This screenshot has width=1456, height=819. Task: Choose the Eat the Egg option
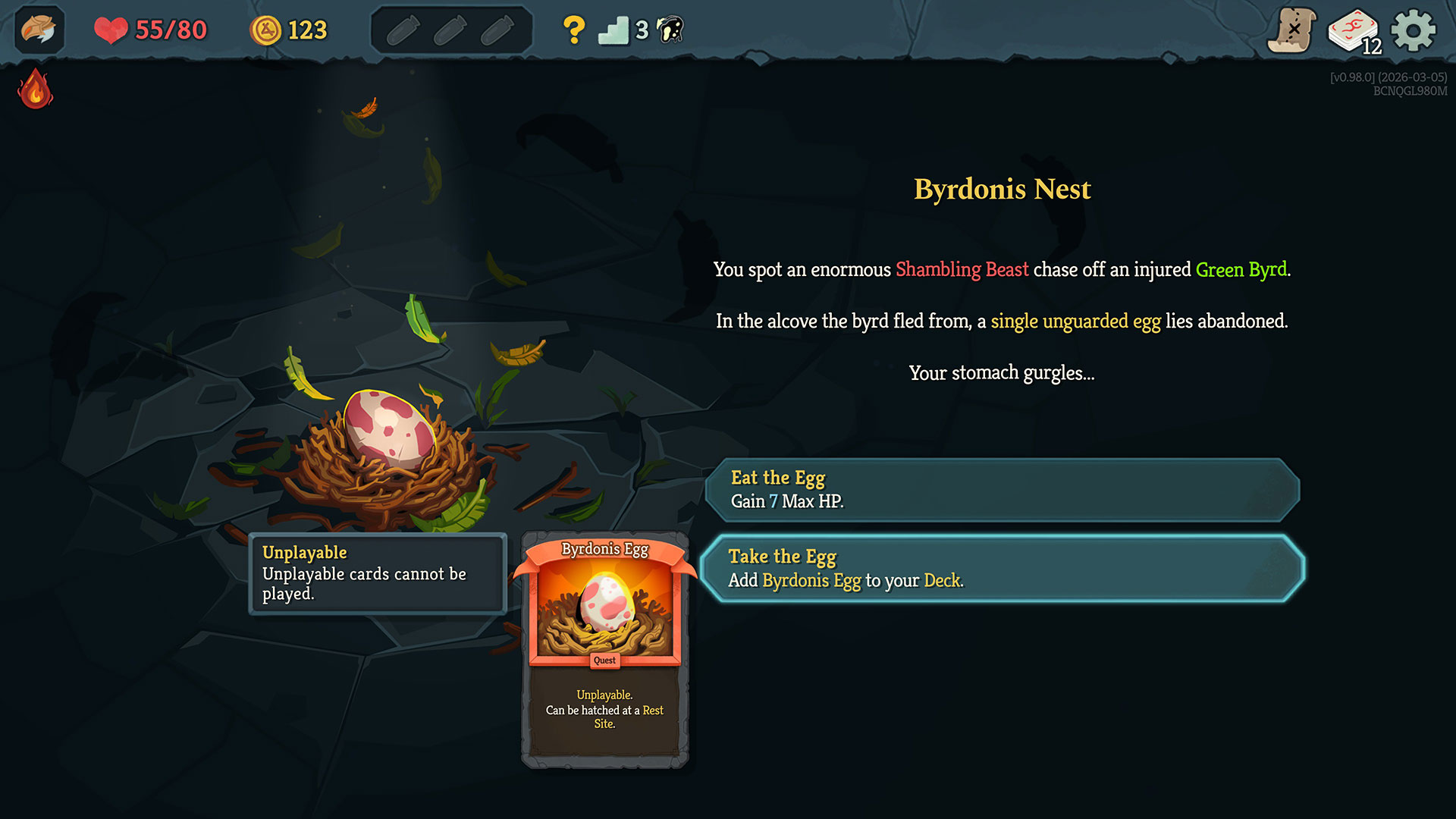coord(1003,490)
